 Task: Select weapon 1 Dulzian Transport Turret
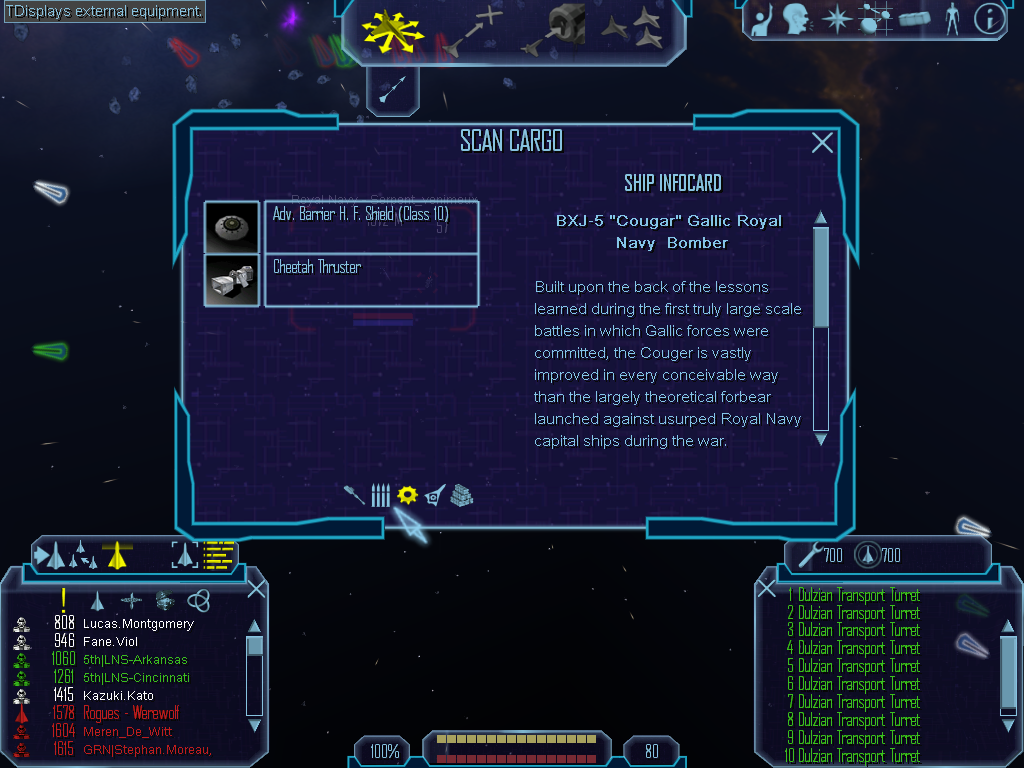click(858, 596)
